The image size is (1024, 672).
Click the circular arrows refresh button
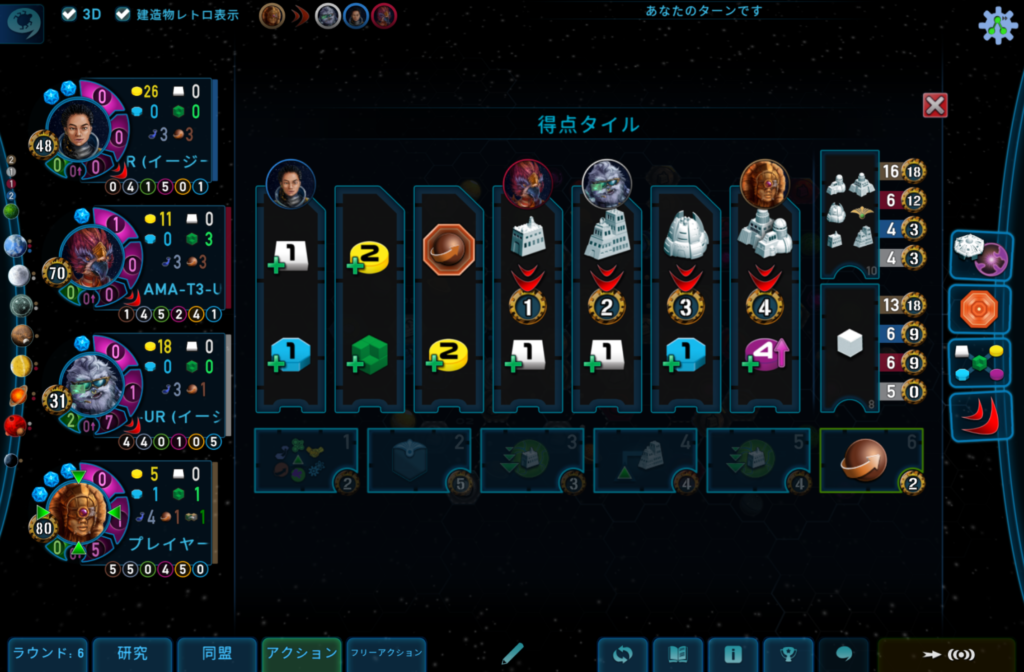[623, 655]
